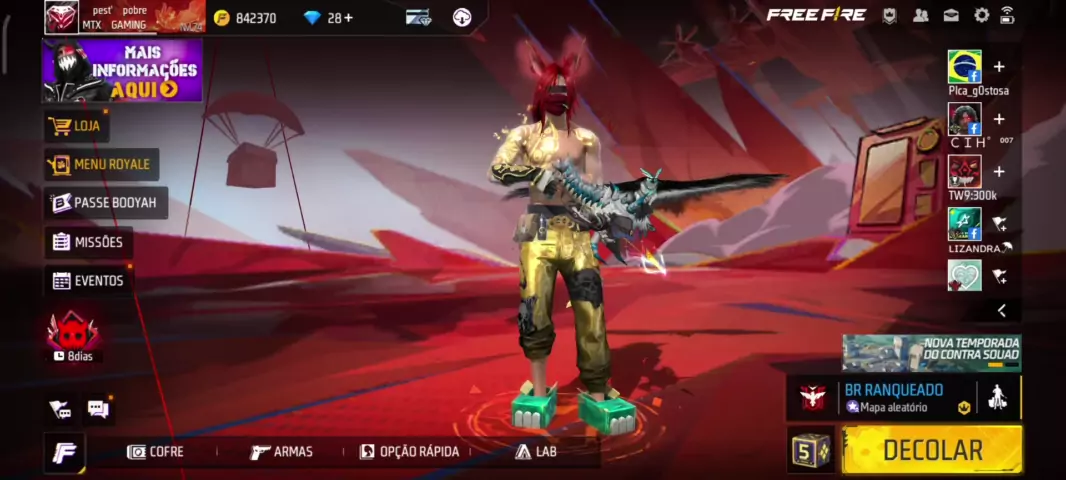Image resolution: width=1066 pixels, height=480 pixels.
Task: Invite friend Plca_g0stosa with the plus button
Action: 998,67
